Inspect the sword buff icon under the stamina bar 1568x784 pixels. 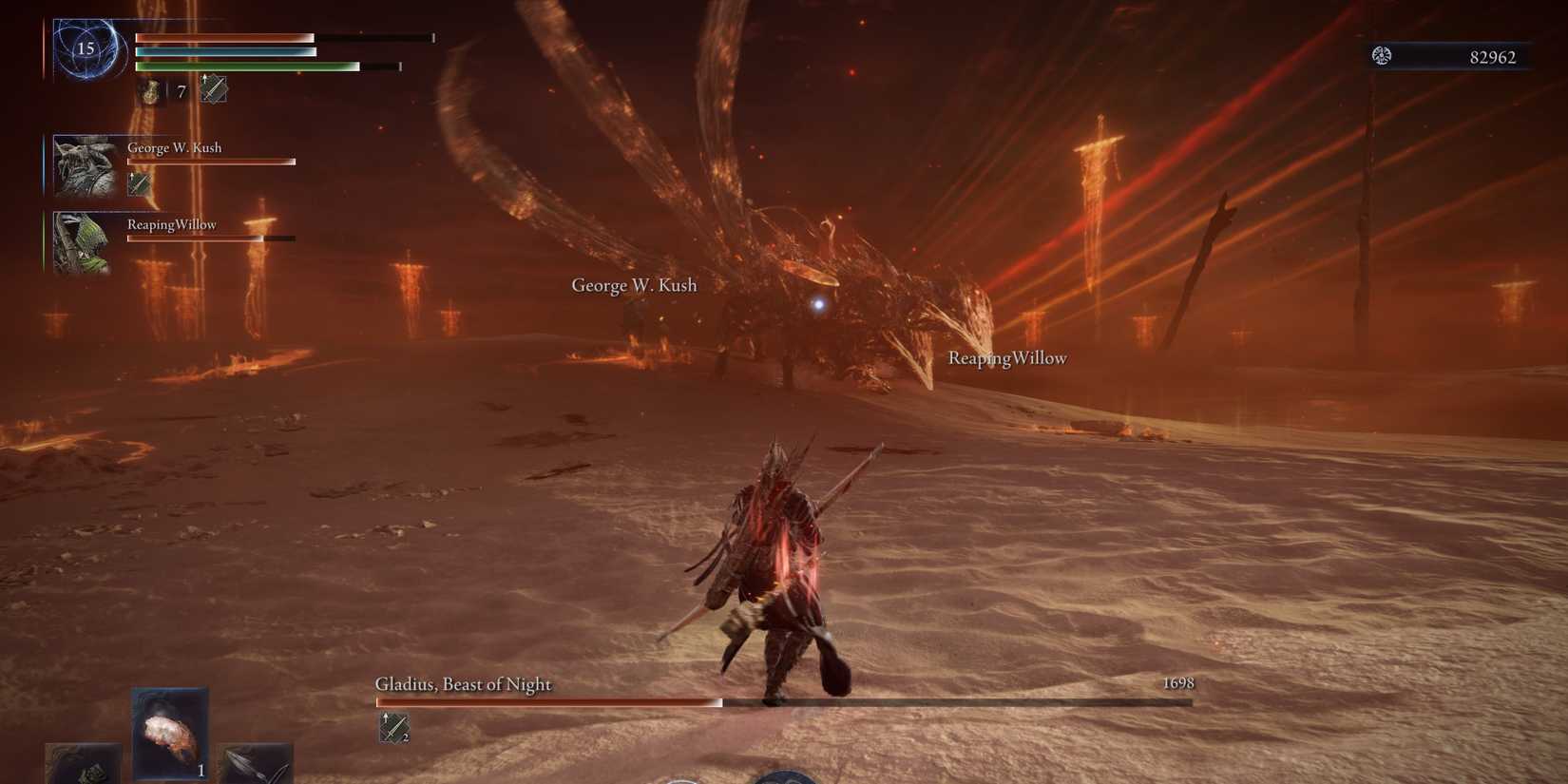pos(214,89)
